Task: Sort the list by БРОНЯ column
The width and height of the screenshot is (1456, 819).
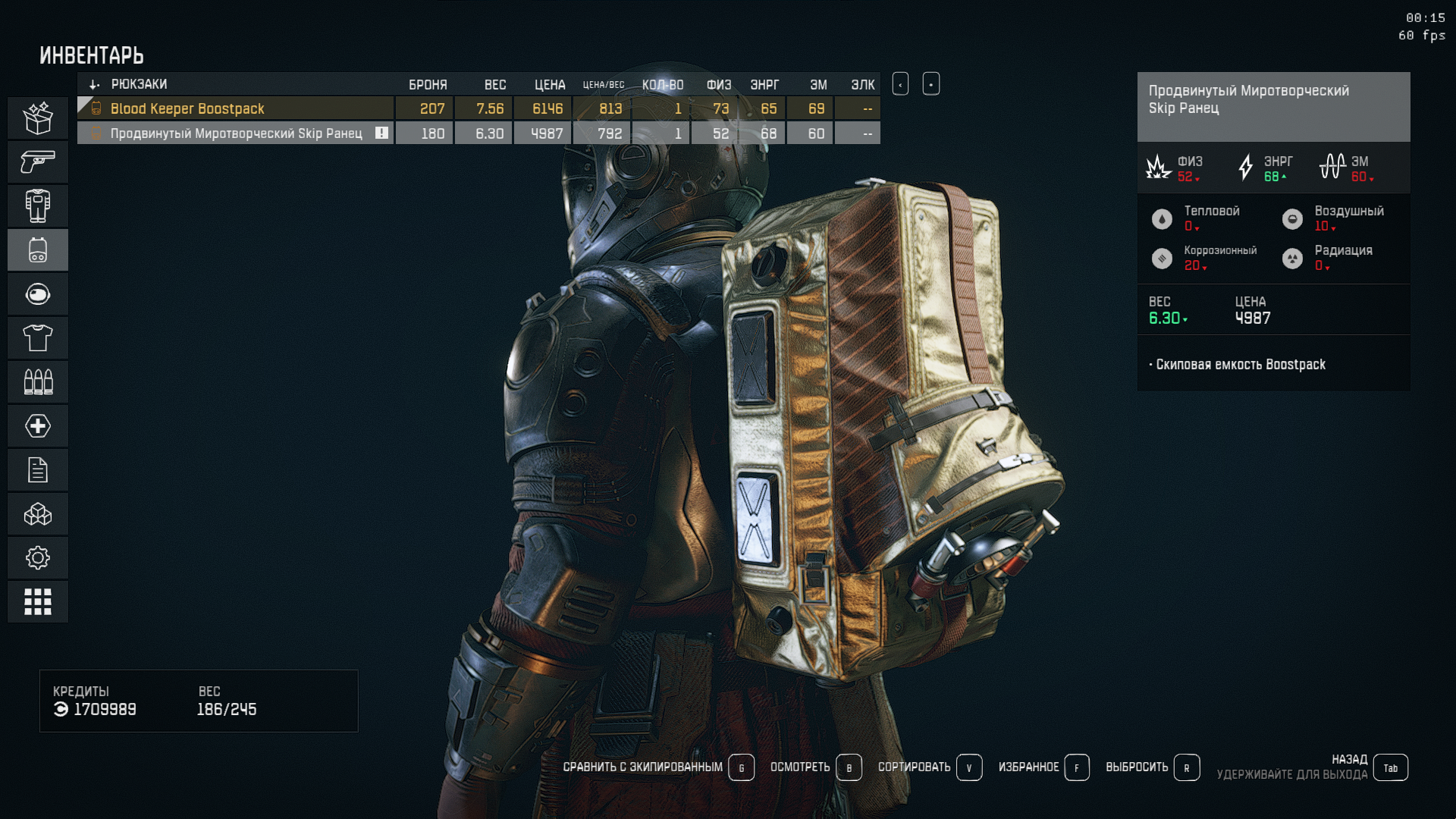Action: [x=428, y=85]
